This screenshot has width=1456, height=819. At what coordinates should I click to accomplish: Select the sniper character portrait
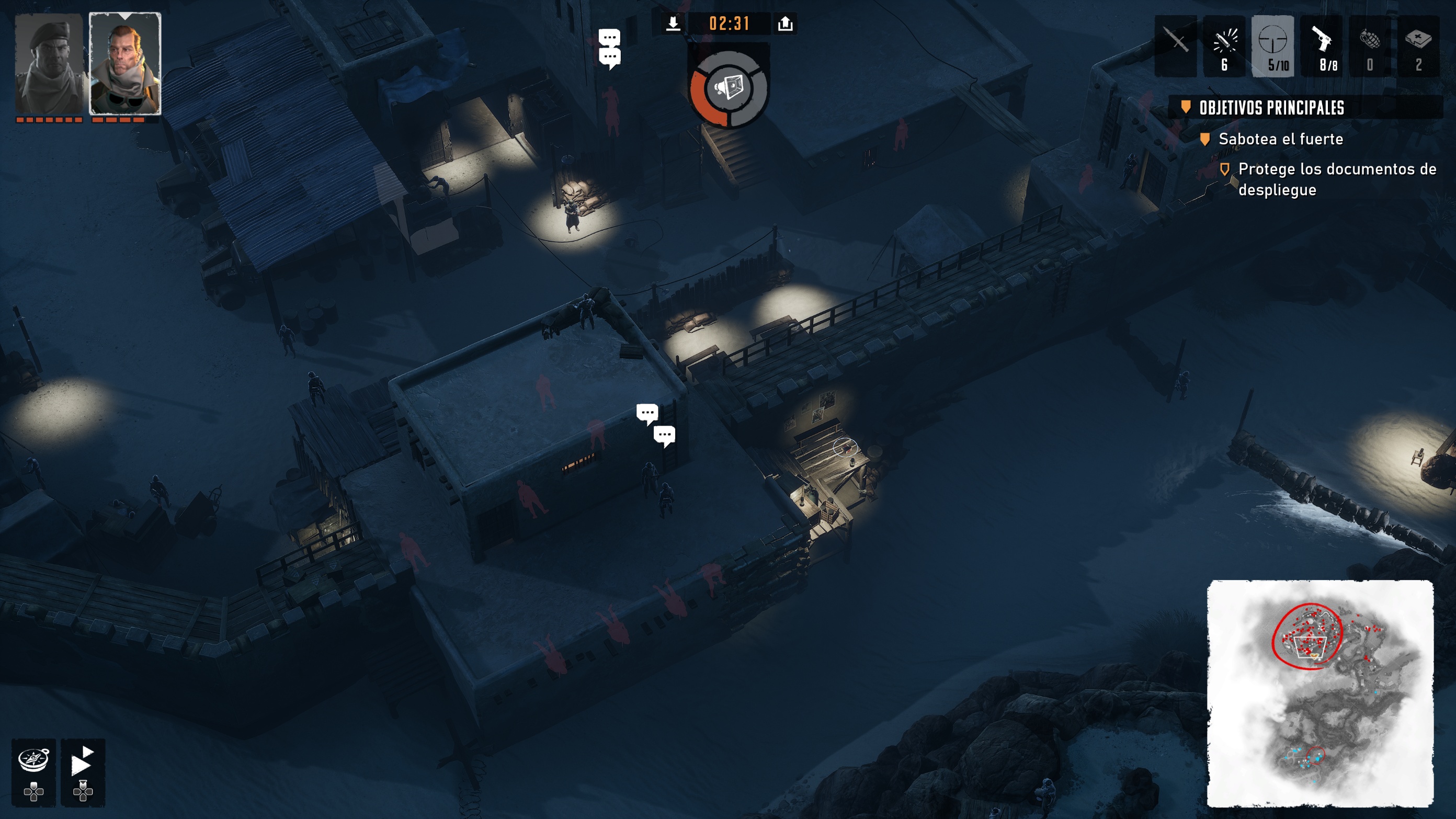click(x=125, y=63)
